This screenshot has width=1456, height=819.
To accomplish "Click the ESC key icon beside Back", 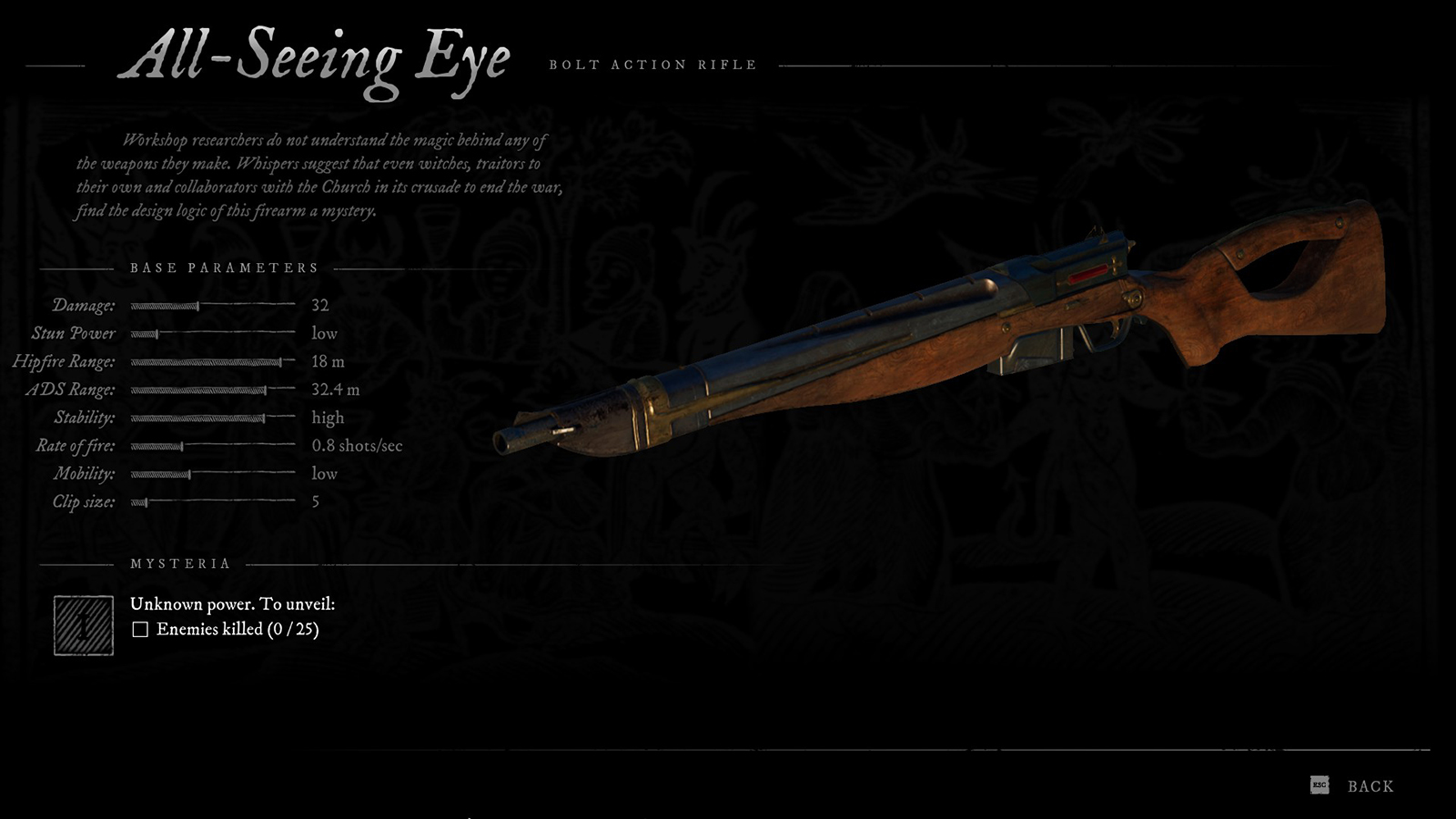I will point(1318,784).
